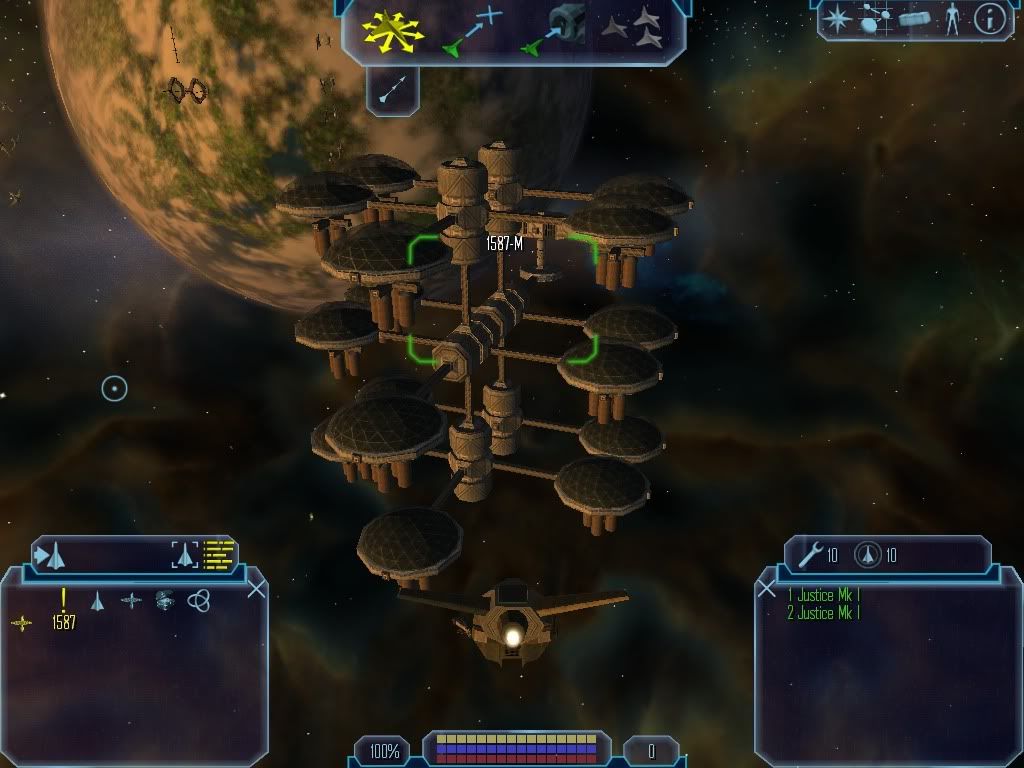
Task: Open the starburst icon in the top-right panel
Action: (x=836, y=19)
